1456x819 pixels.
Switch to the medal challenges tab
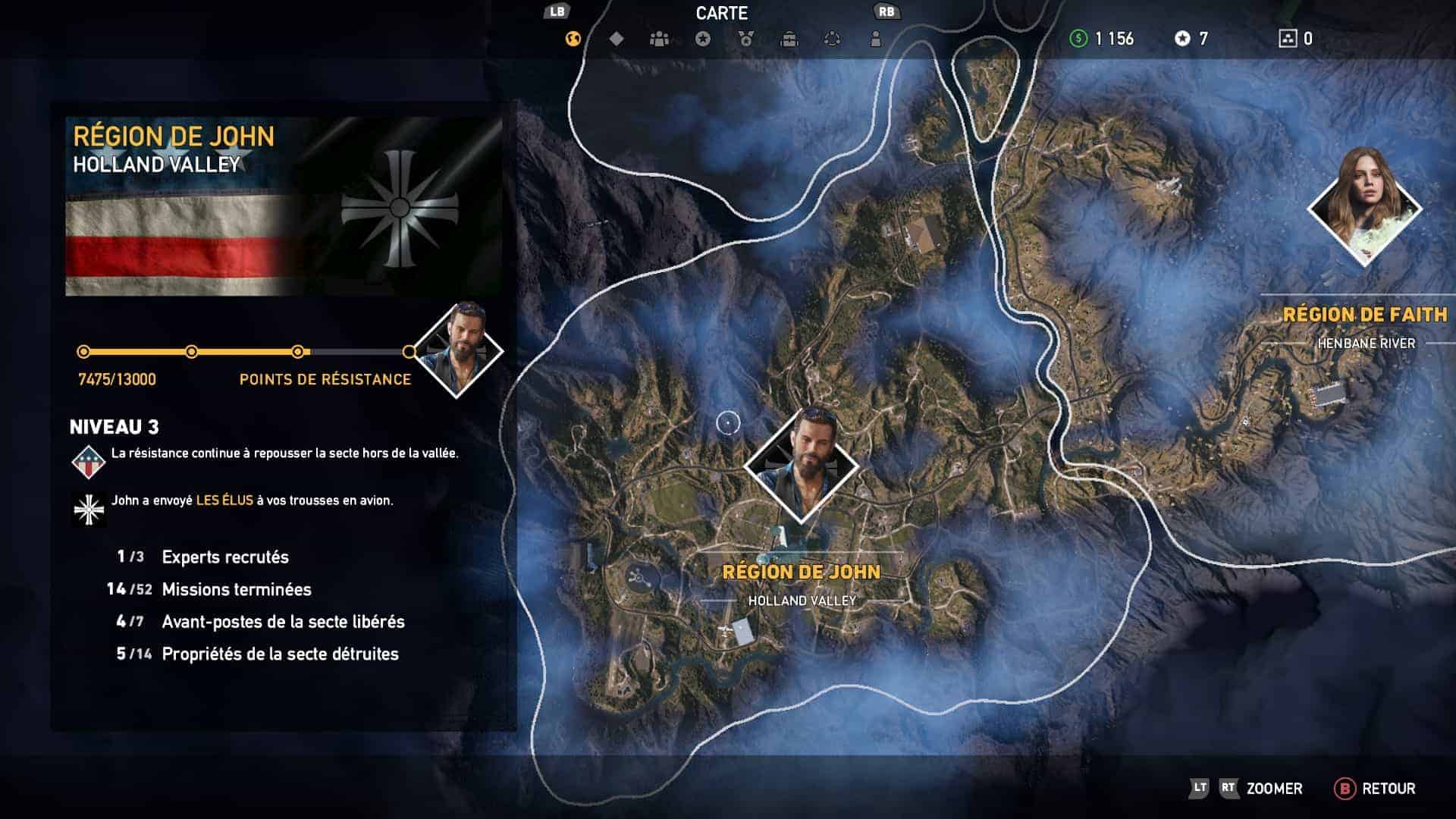click(746, 39)
